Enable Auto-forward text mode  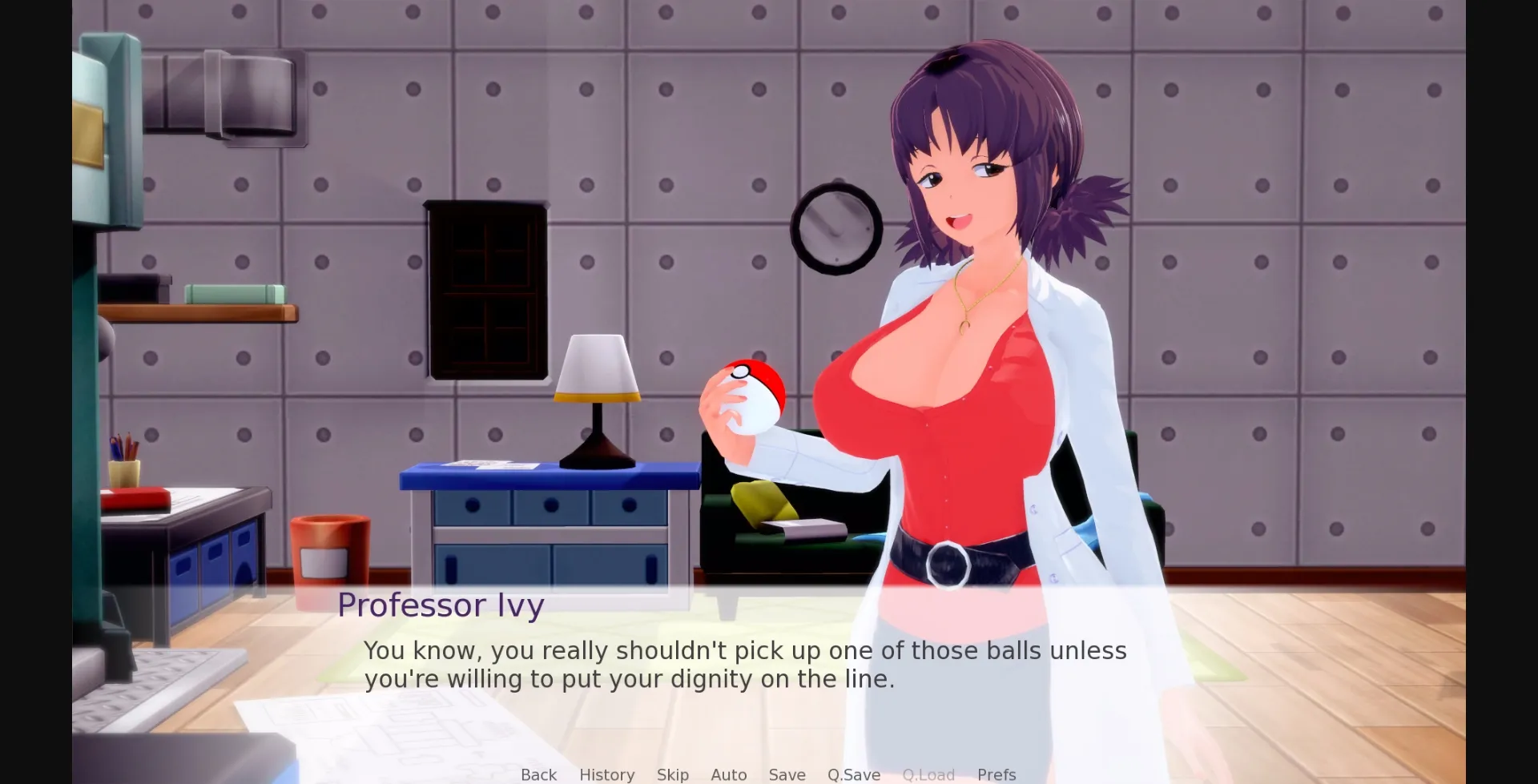[x=727, y=774]
